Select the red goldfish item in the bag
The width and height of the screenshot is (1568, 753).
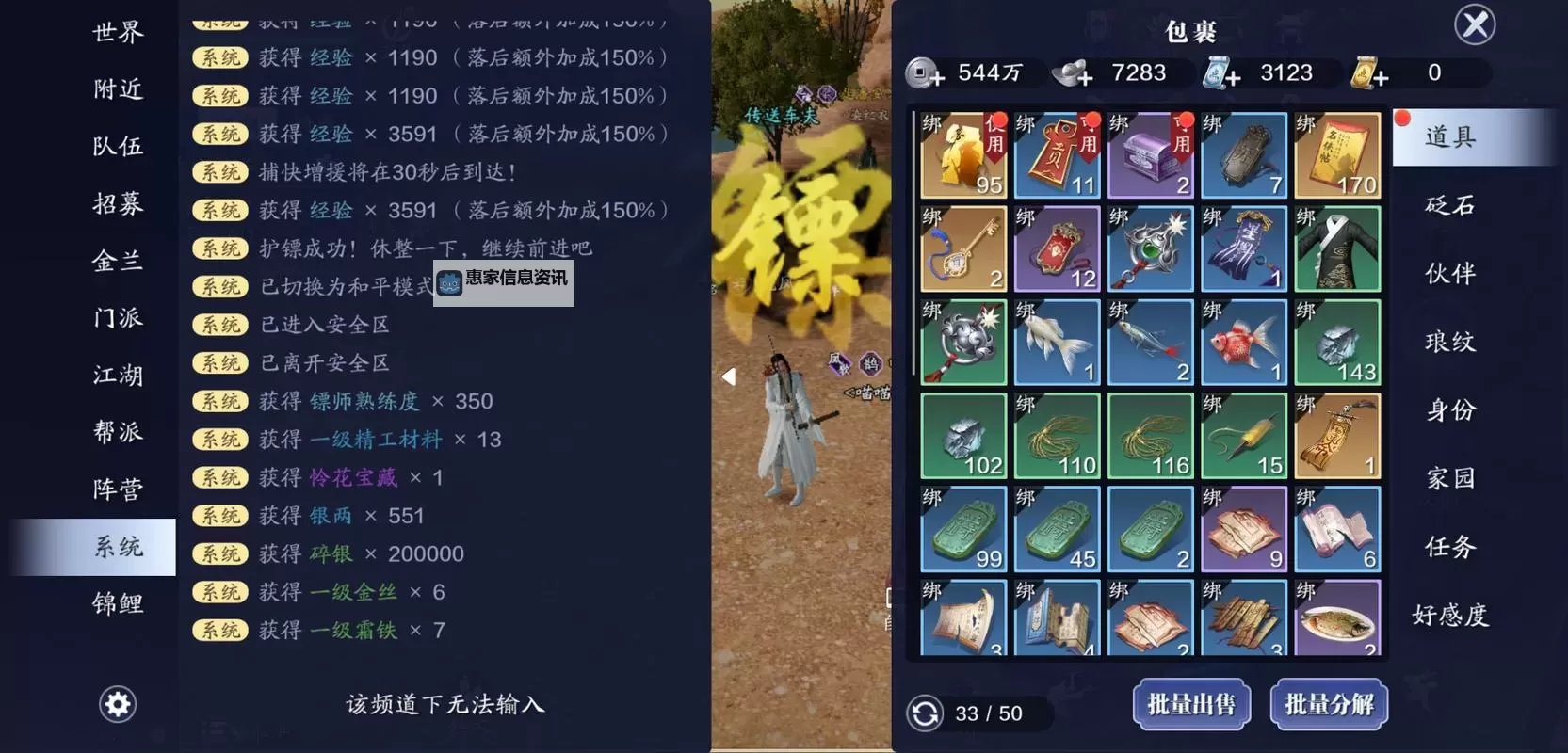(1243, 342)
